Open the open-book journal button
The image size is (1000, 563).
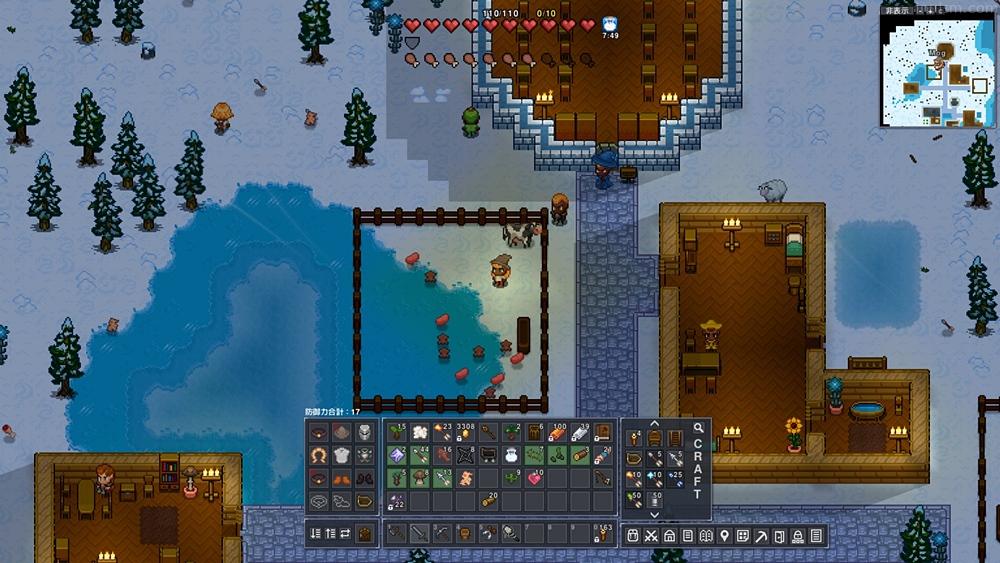[x=706, y=536]
